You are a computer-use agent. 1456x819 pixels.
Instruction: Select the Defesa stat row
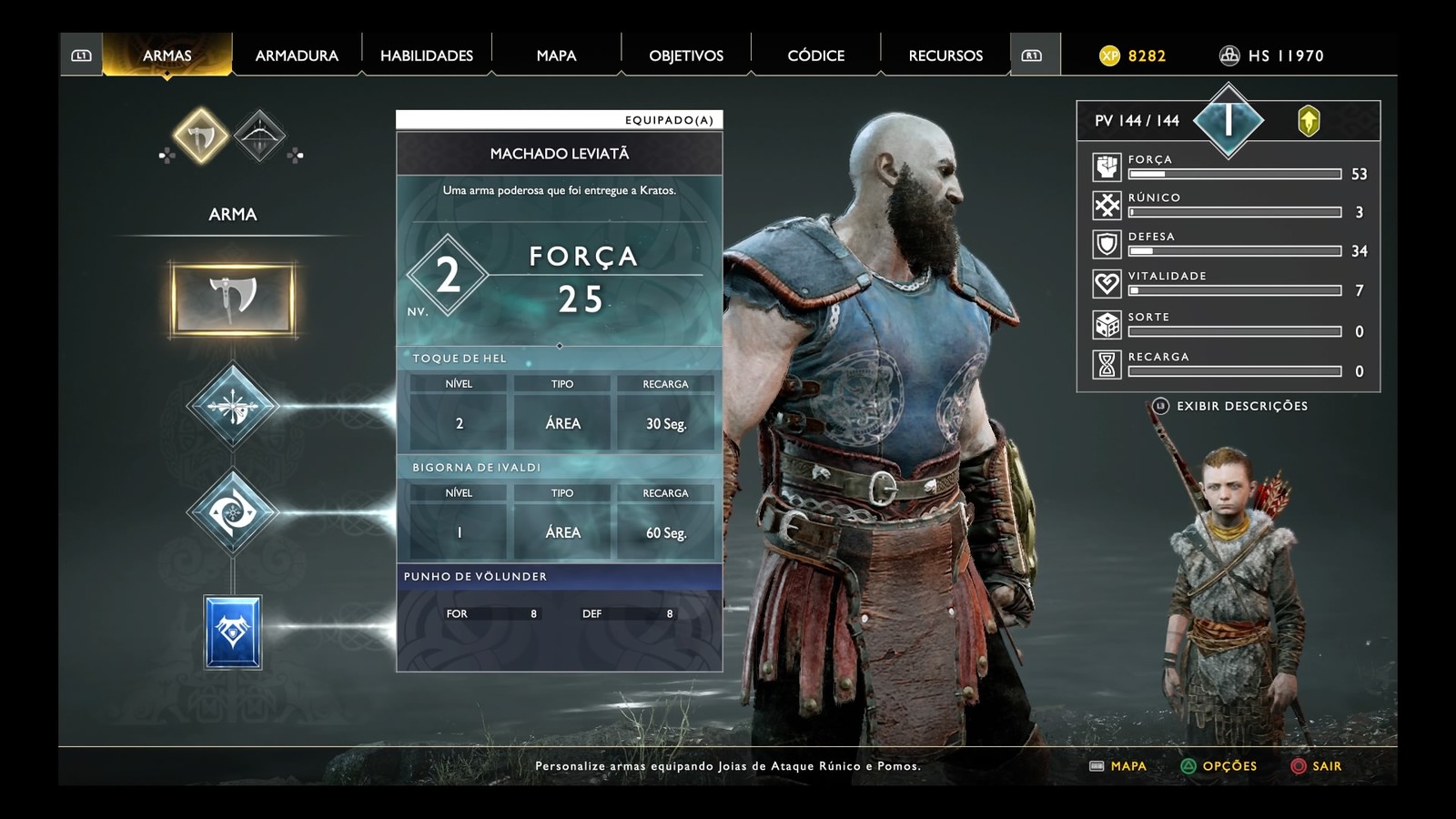pos(1228,245)
